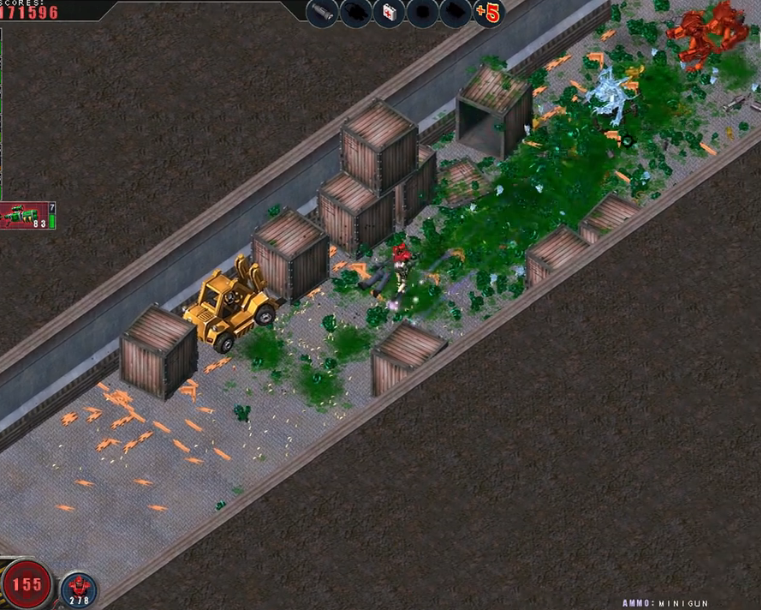Click the red armor suit icon
761x610 pixels.
78,588
